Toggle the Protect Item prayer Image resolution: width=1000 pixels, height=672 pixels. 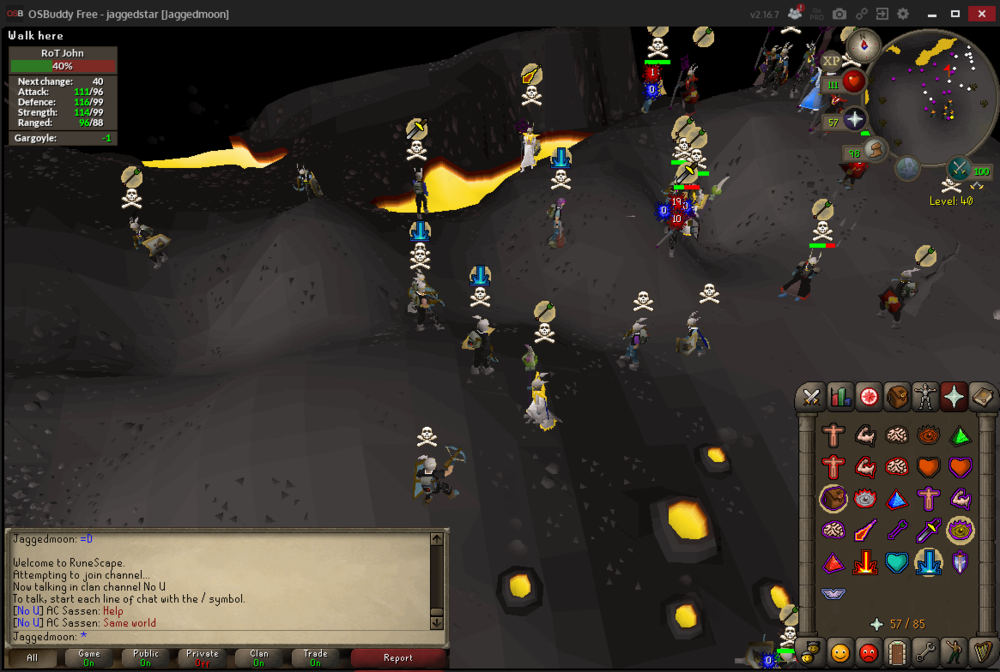tap(832, 498)
